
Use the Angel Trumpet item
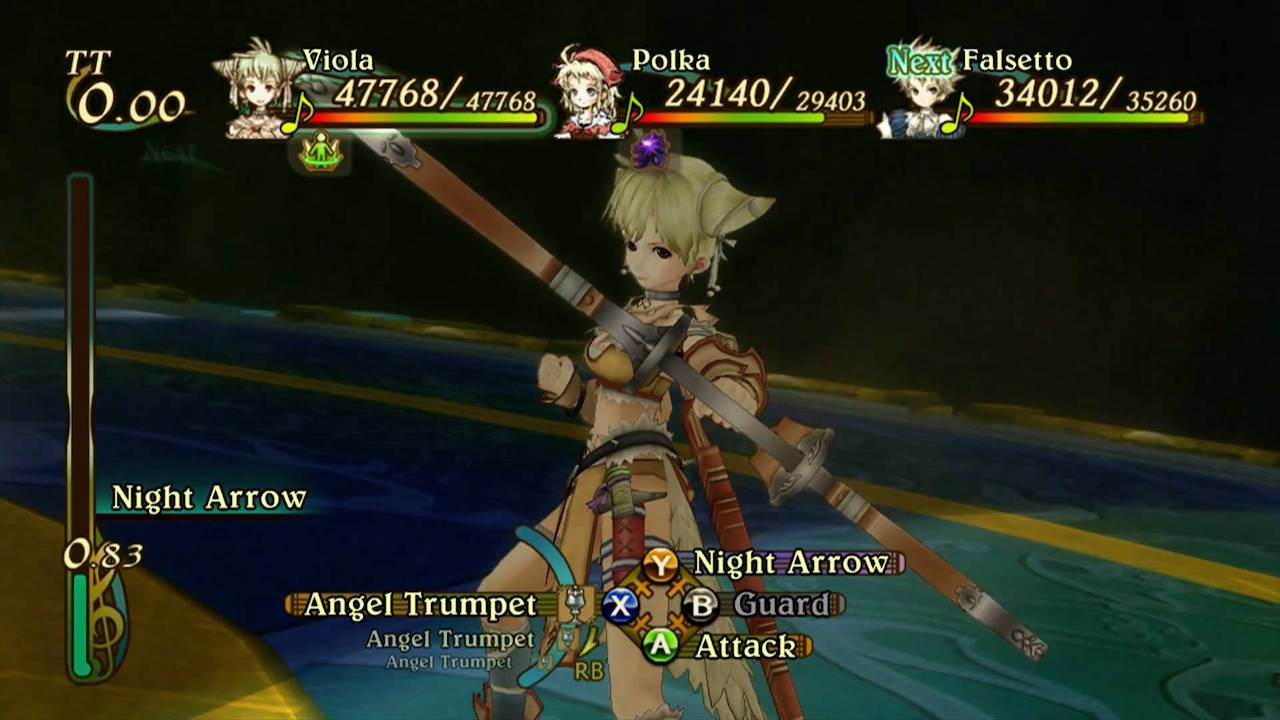pyautogui.click(x=420, y=604)
